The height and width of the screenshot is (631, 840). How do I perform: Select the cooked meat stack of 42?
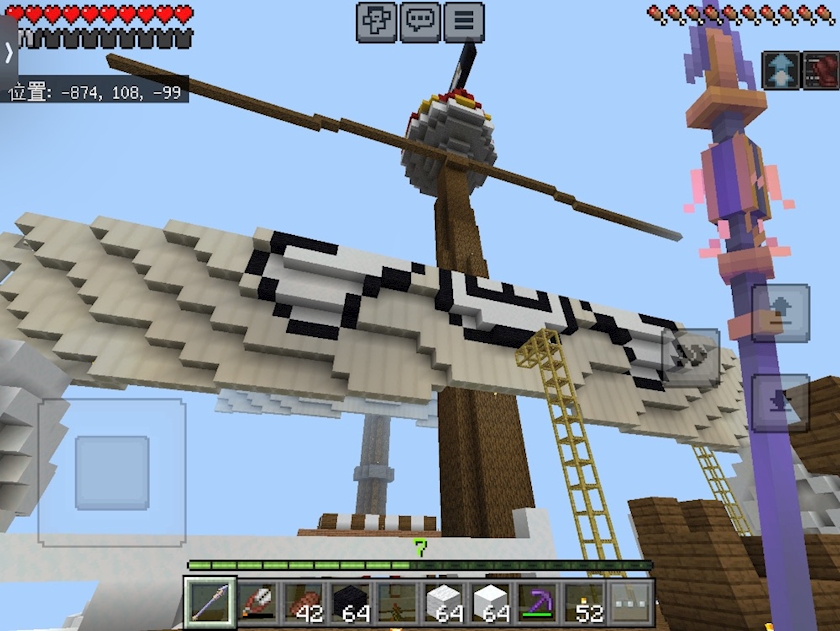pyautogui.click(x=304, y=602)
